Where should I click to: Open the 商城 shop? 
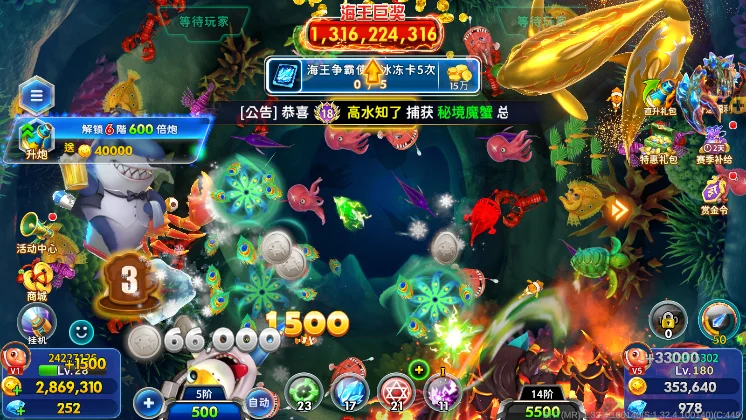click(37, 279)
